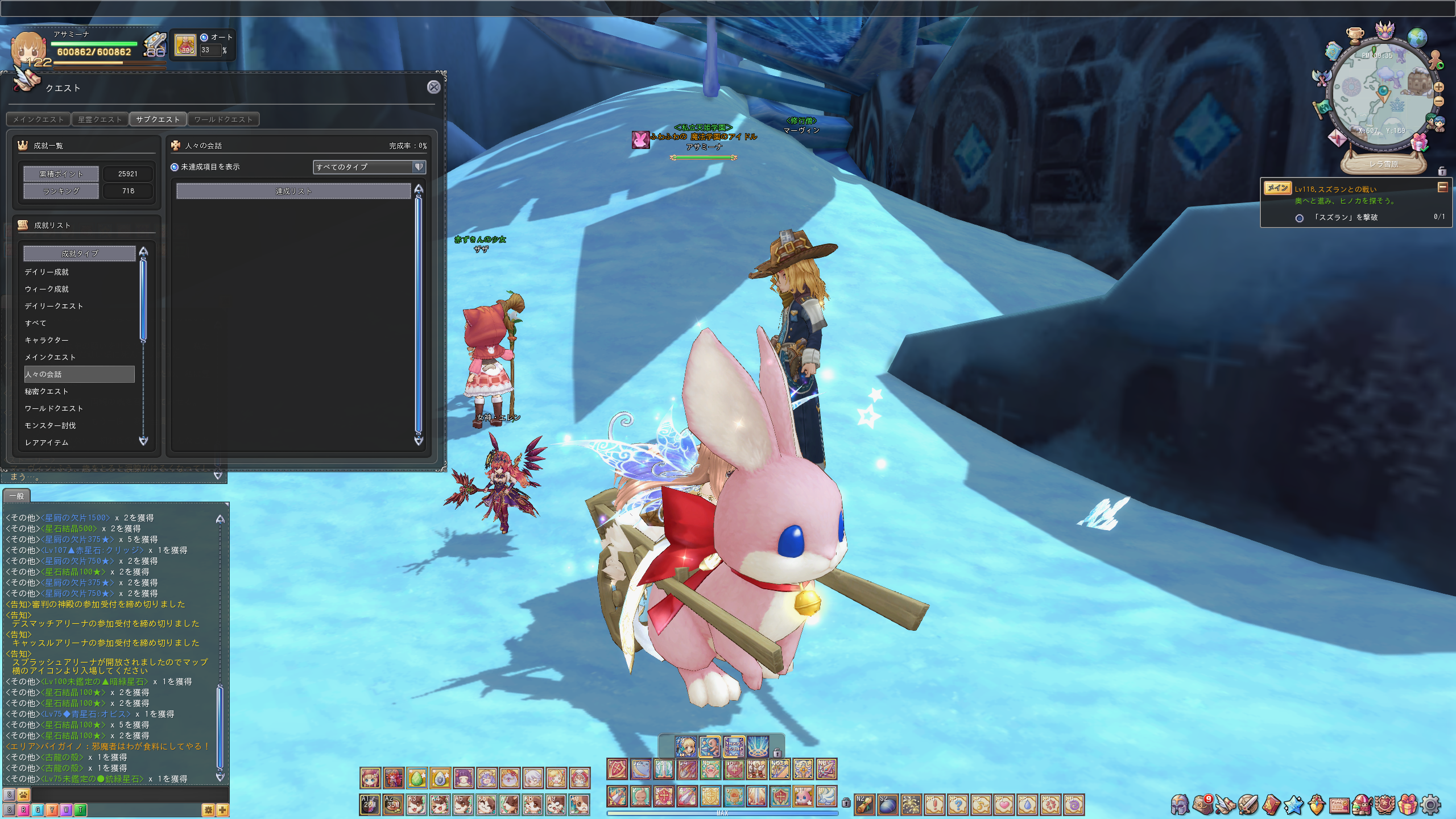Click the ランキング button

61,191
